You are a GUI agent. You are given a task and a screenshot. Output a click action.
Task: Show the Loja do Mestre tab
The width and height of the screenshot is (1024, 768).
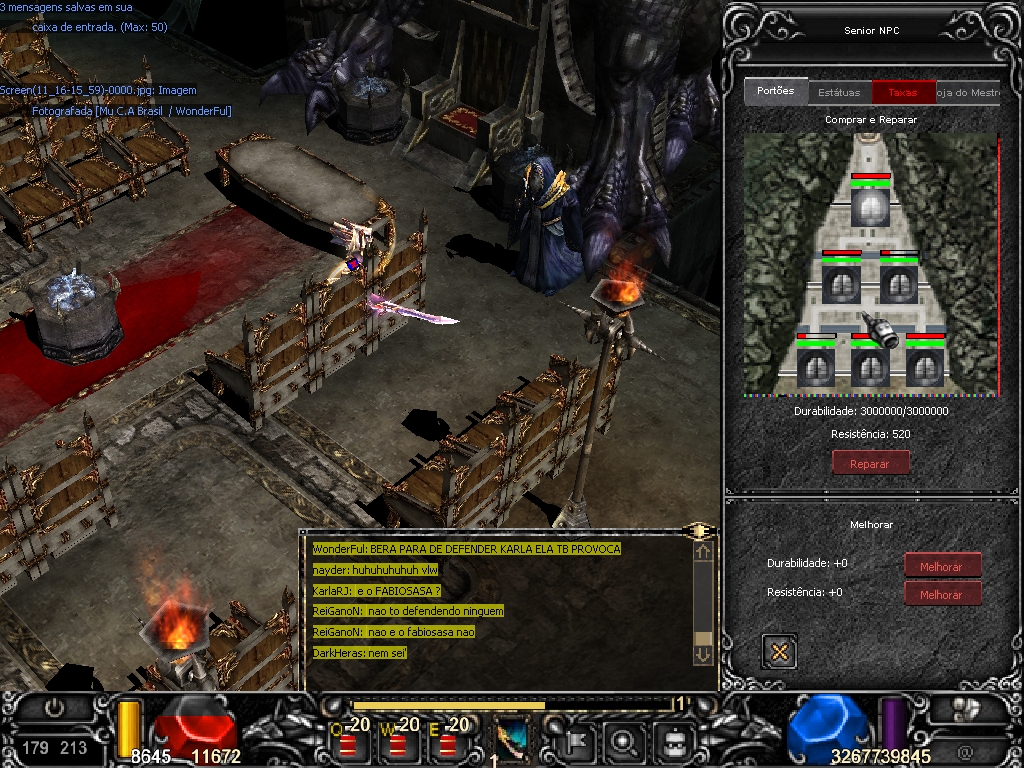click(968, 92)
